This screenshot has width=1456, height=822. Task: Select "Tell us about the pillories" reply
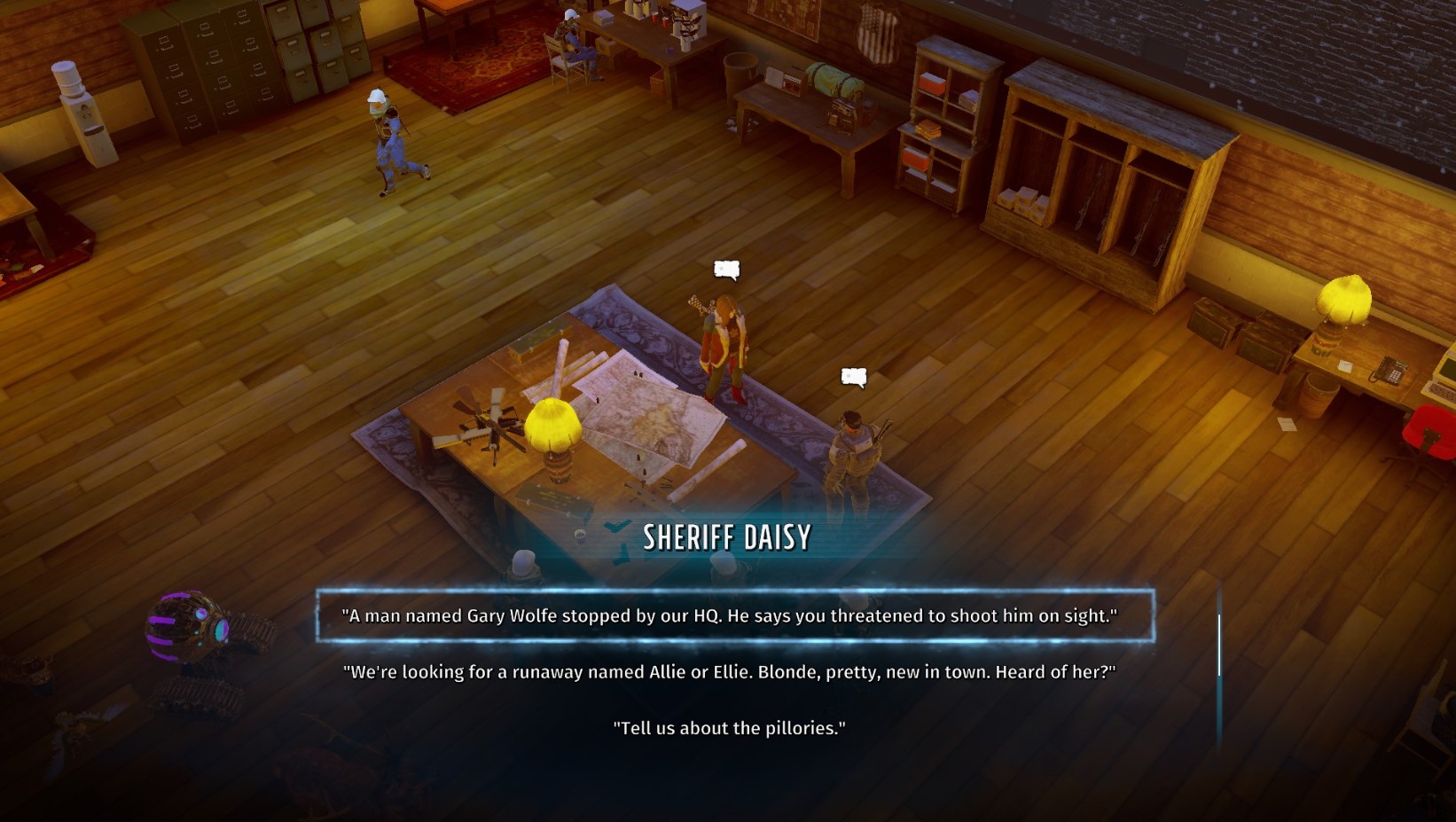pos(729,728)
